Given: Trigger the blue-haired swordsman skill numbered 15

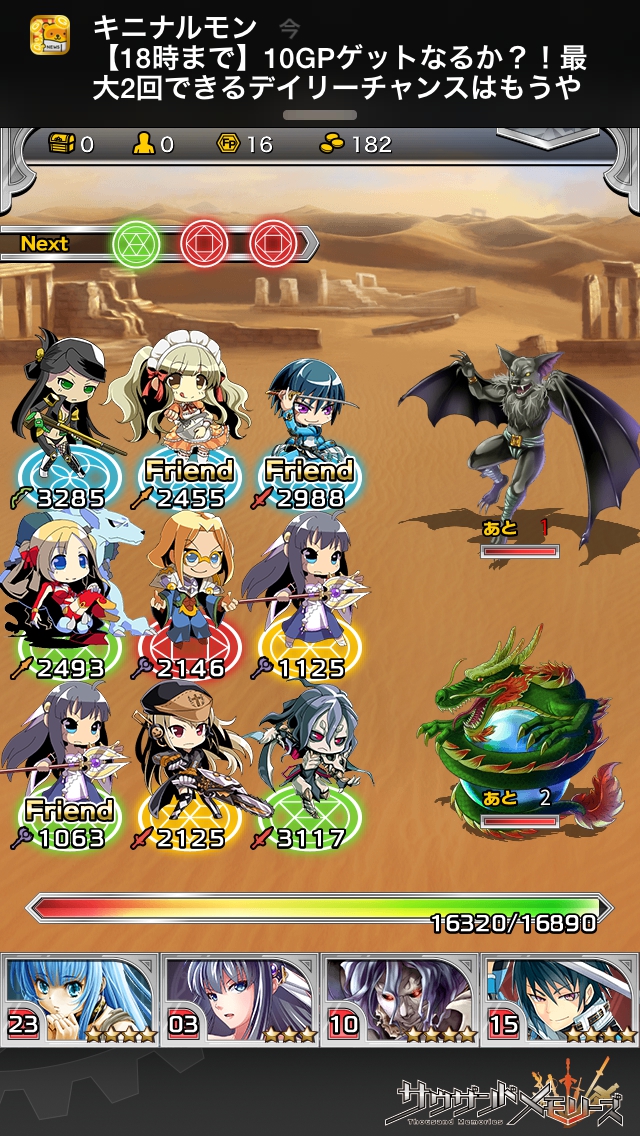Looking at the screenshot, I should (560, 998).
